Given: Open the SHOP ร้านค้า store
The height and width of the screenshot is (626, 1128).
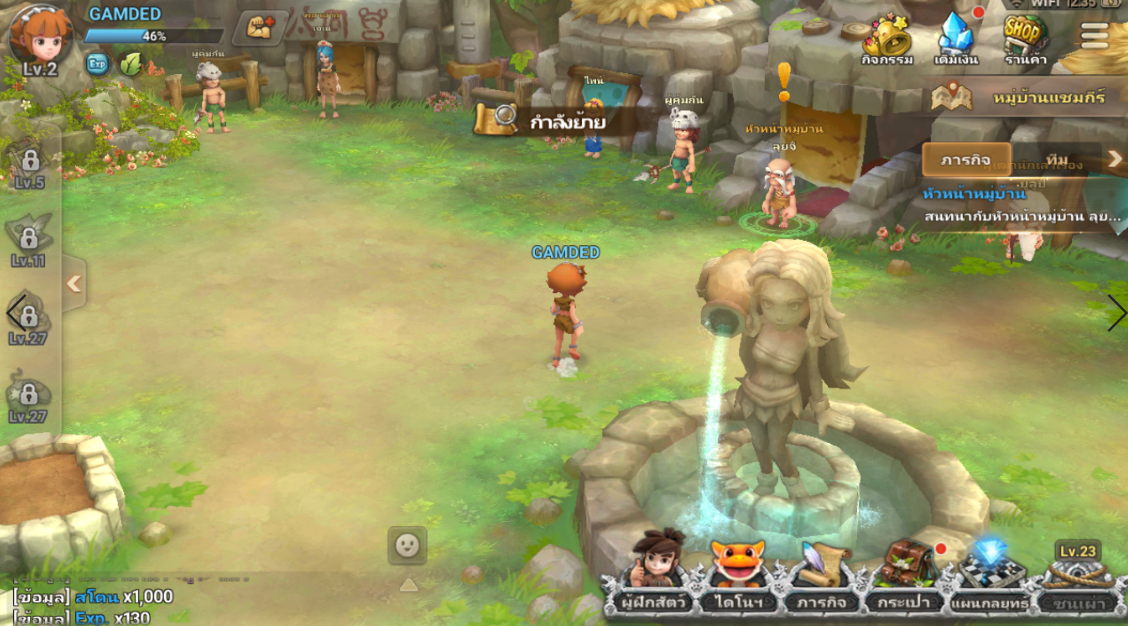Looking at the screenshot, I should tap(1025, 40).
